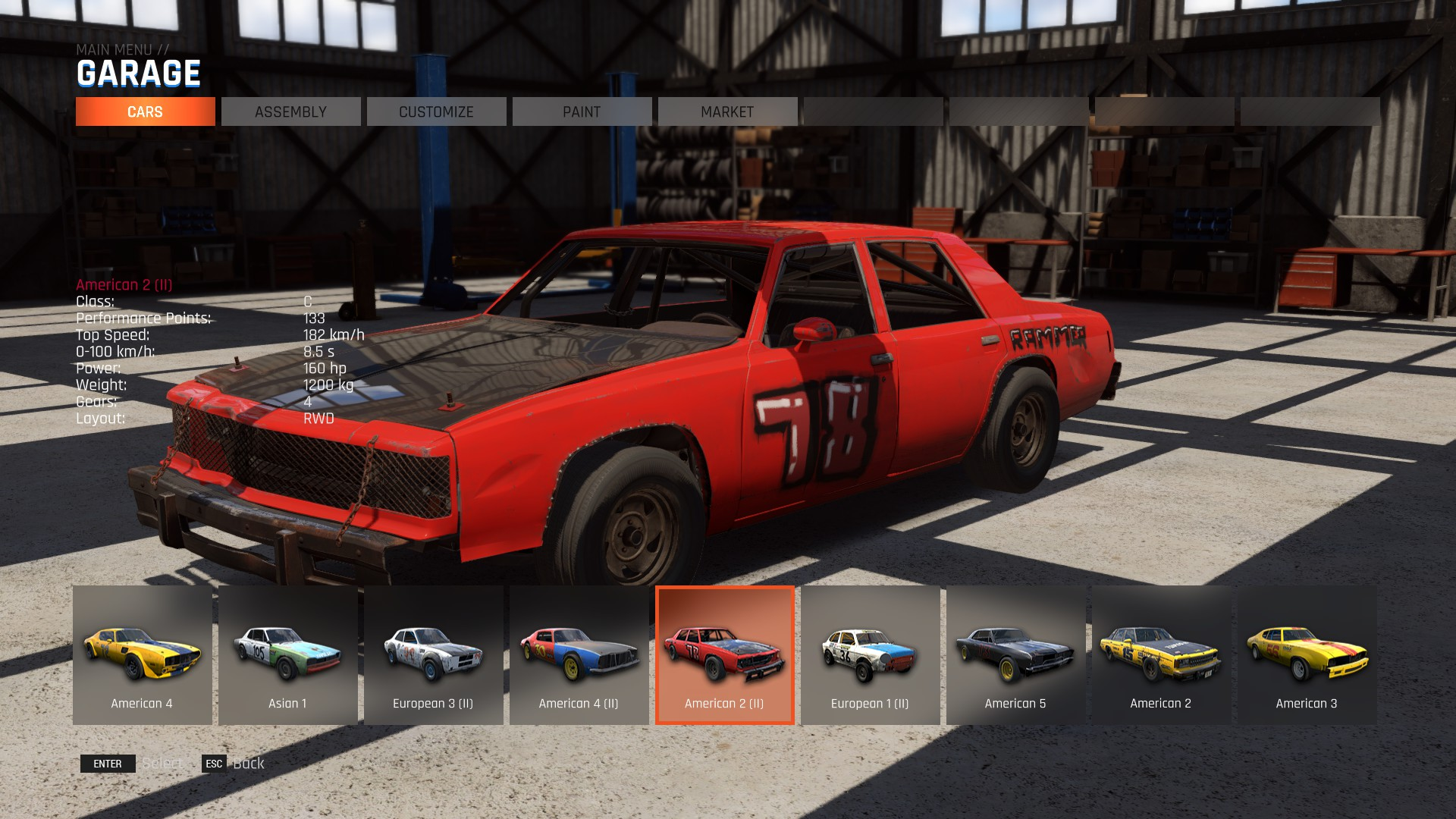Pick the American 2 car tile
1456x819 pixels.
(1161, 654)
